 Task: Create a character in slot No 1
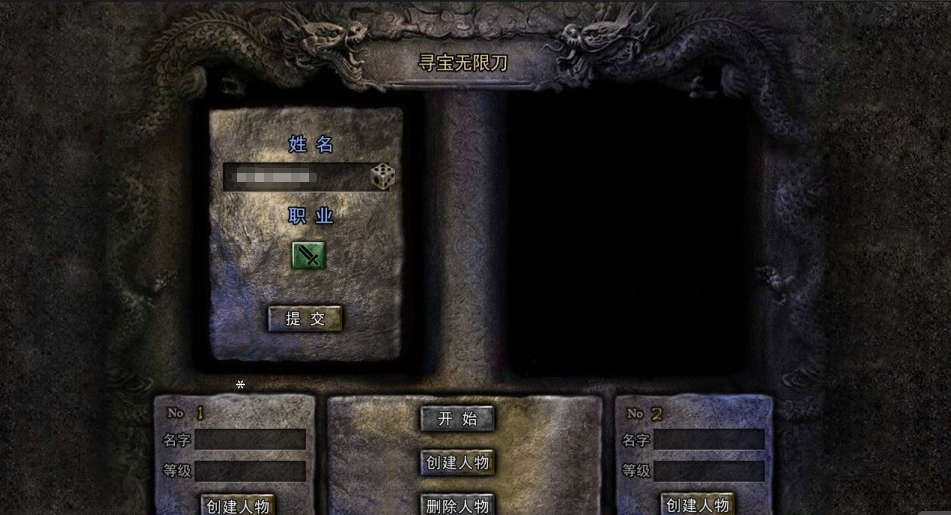[x=236, y=505]
